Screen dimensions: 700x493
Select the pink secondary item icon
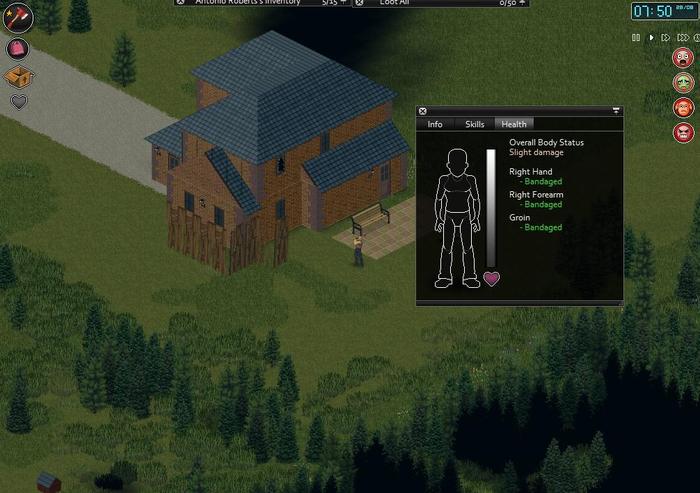tap(18, 48)
